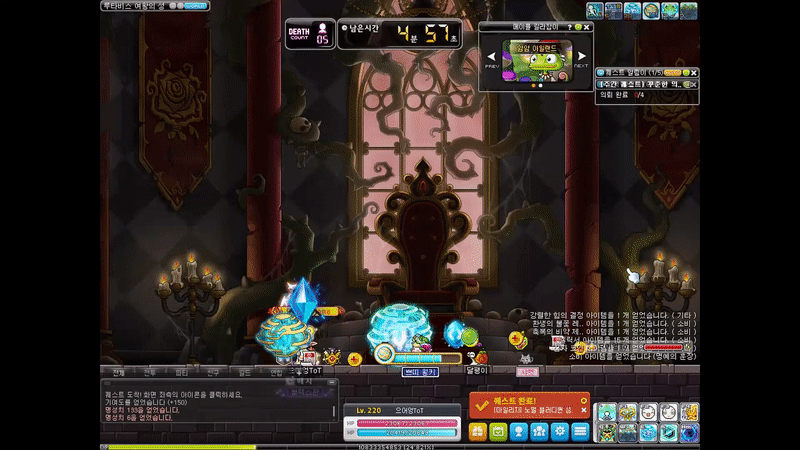
Task: Close the quest notifier panel
Action: pos(694,73)
